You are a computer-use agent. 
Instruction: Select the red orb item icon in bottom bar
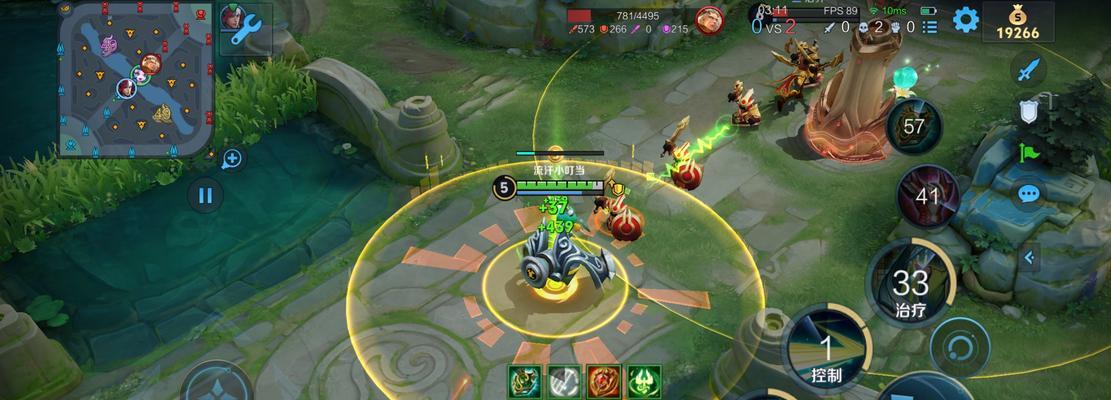tap(604, 380)
